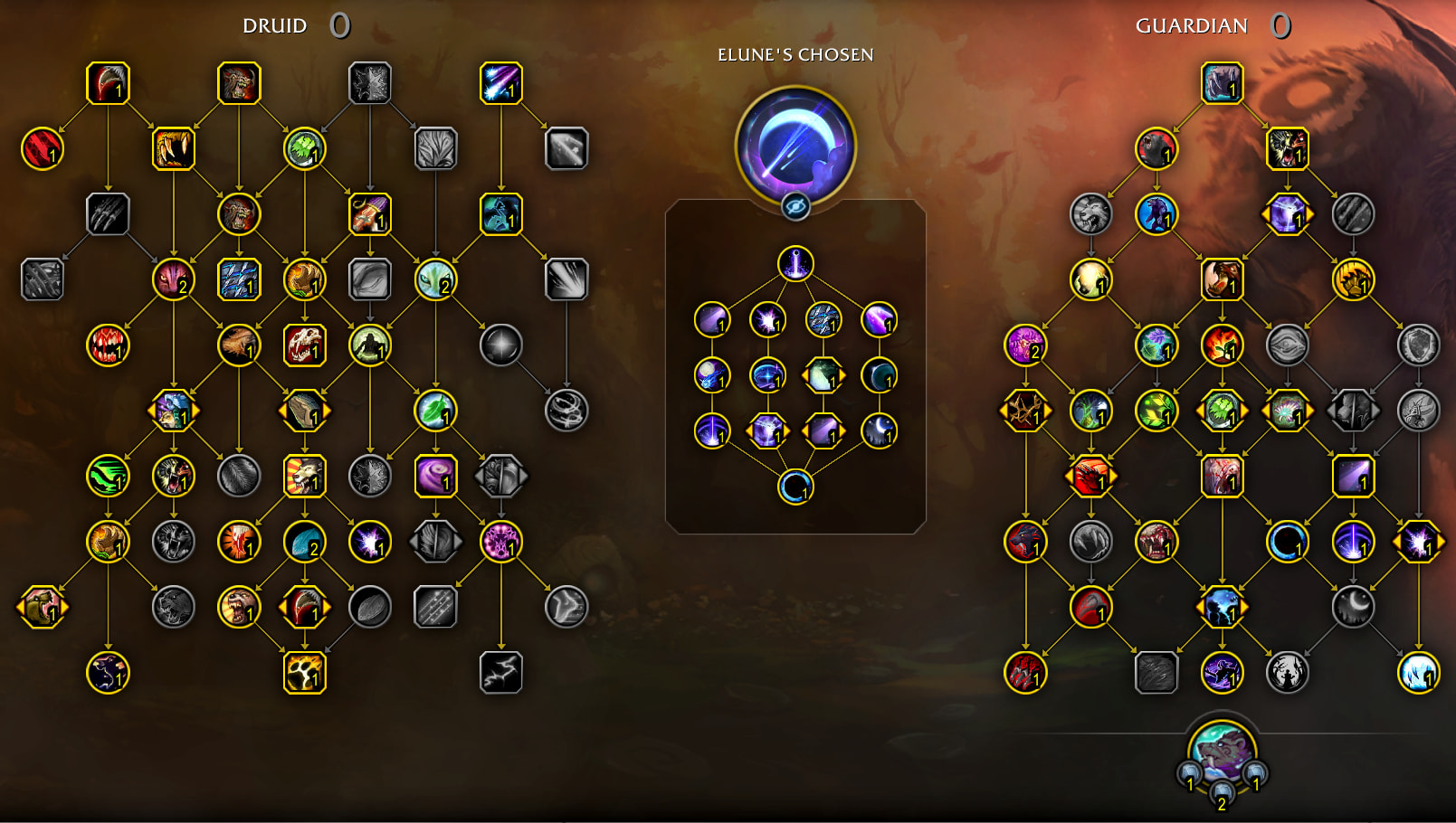Click the greyed-out shield talent
Screen dimensions: 1456x823
pyautogui.click(x=1418, y=345)
